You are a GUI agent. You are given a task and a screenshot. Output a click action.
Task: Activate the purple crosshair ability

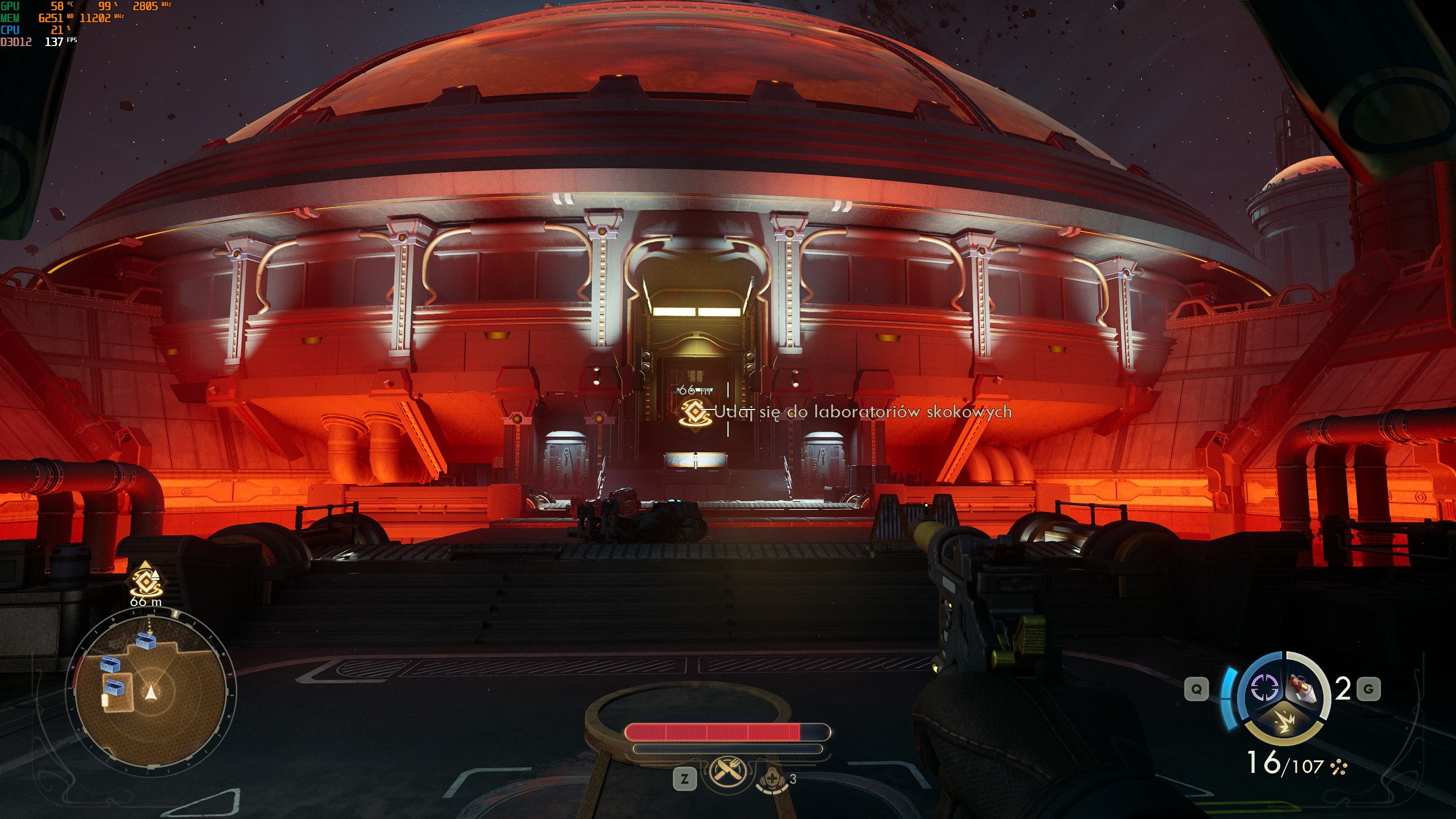pos(1264,688)
